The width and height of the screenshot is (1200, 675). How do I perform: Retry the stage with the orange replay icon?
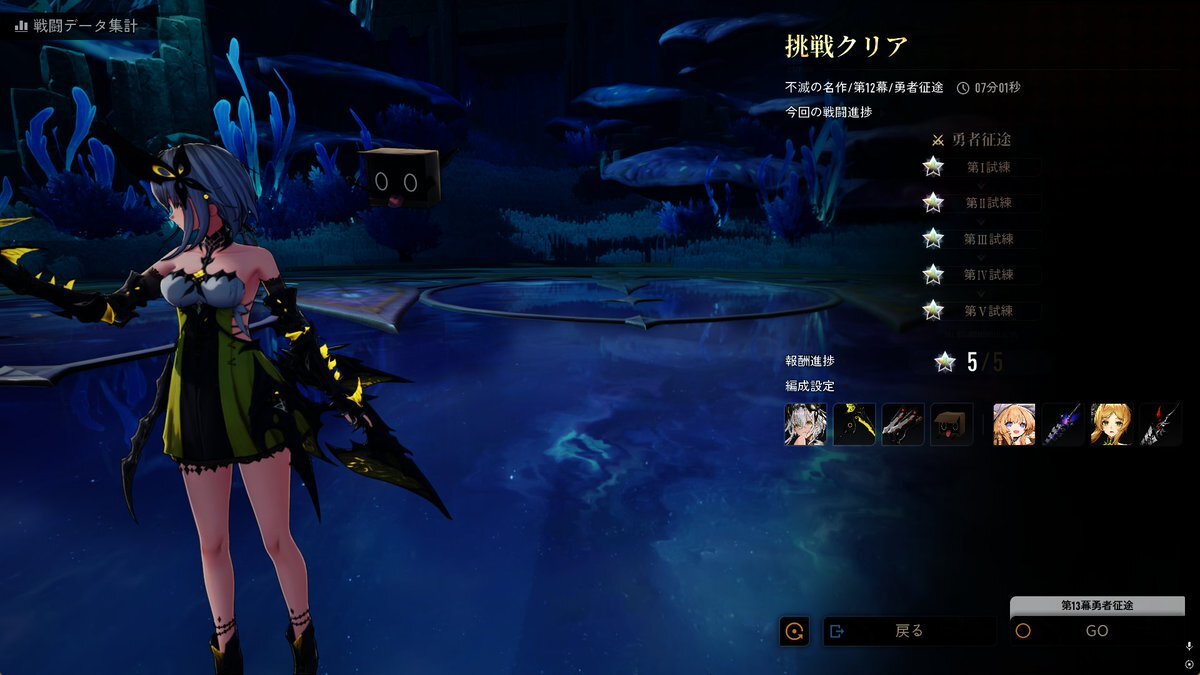[x=795, y=631]
